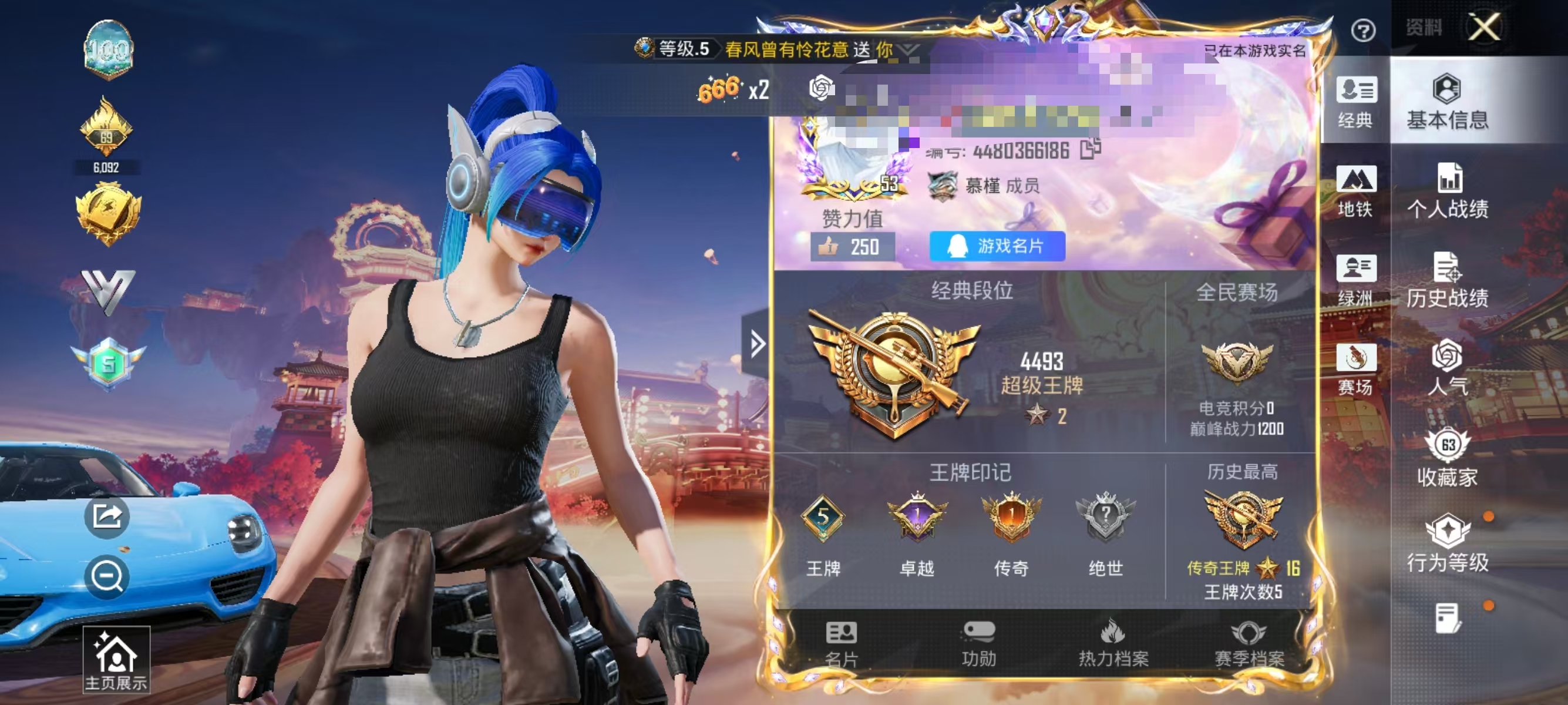Open the 赛季档案 season archive
The image size is (1568, 705).
point(1251,643)
